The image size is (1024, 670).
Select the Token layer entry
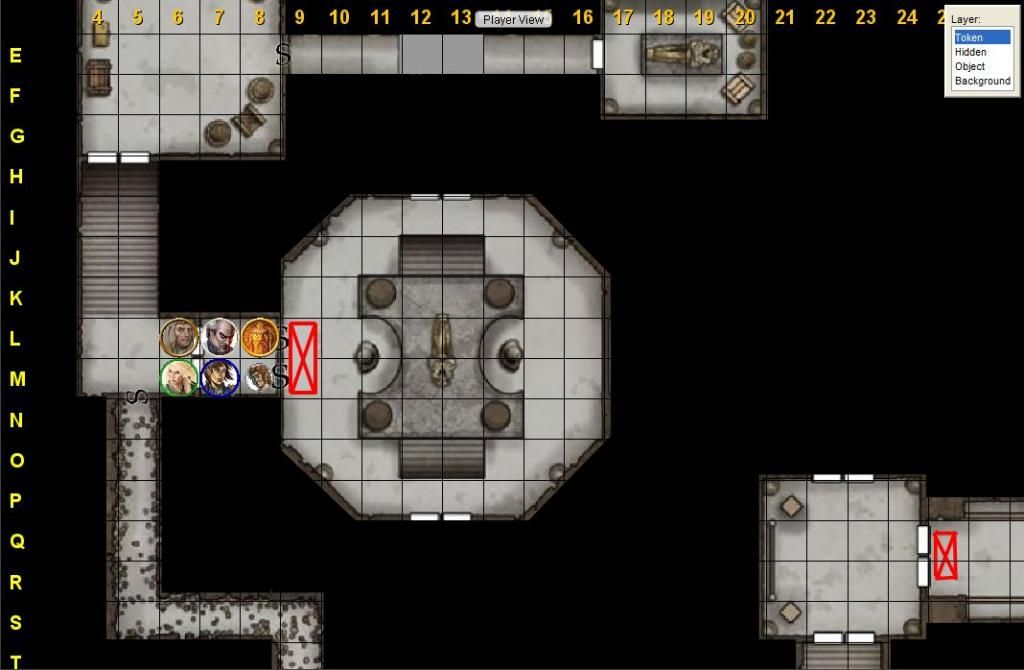pyautogui.click(x=969, y=38)
